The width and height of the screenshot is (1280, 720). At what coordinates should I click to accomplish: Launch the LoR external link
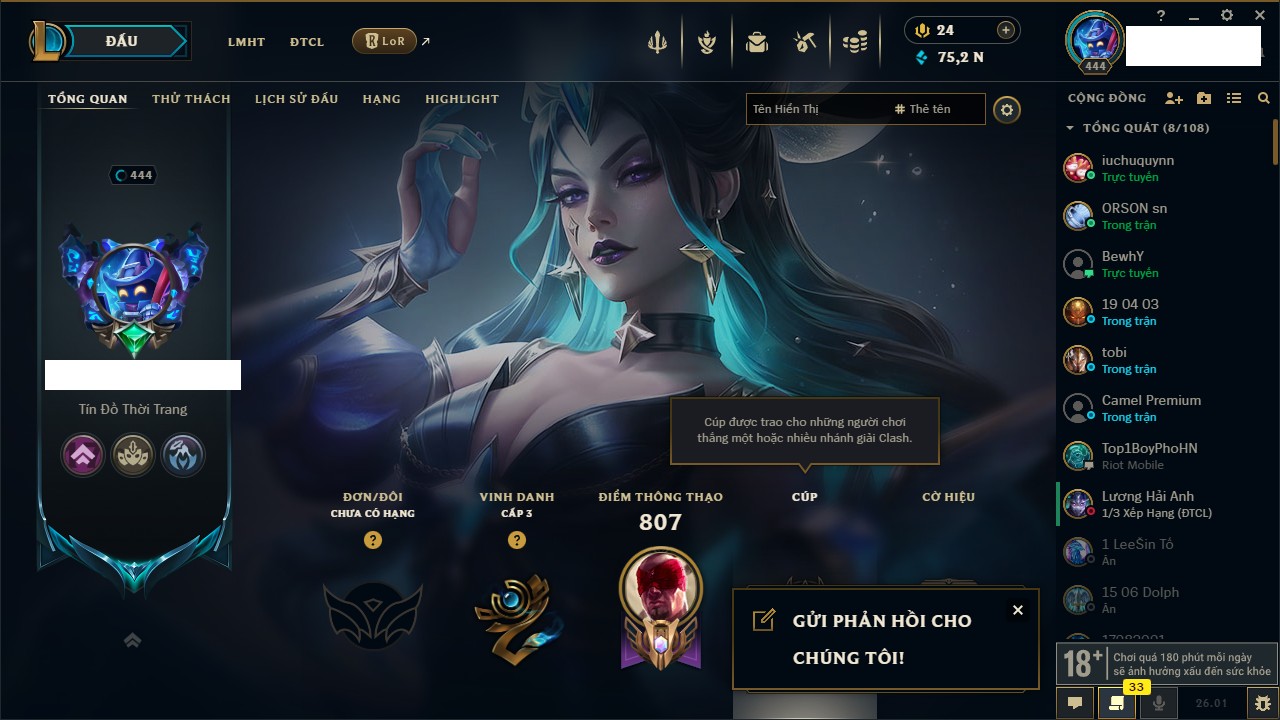tap(385, 41)
